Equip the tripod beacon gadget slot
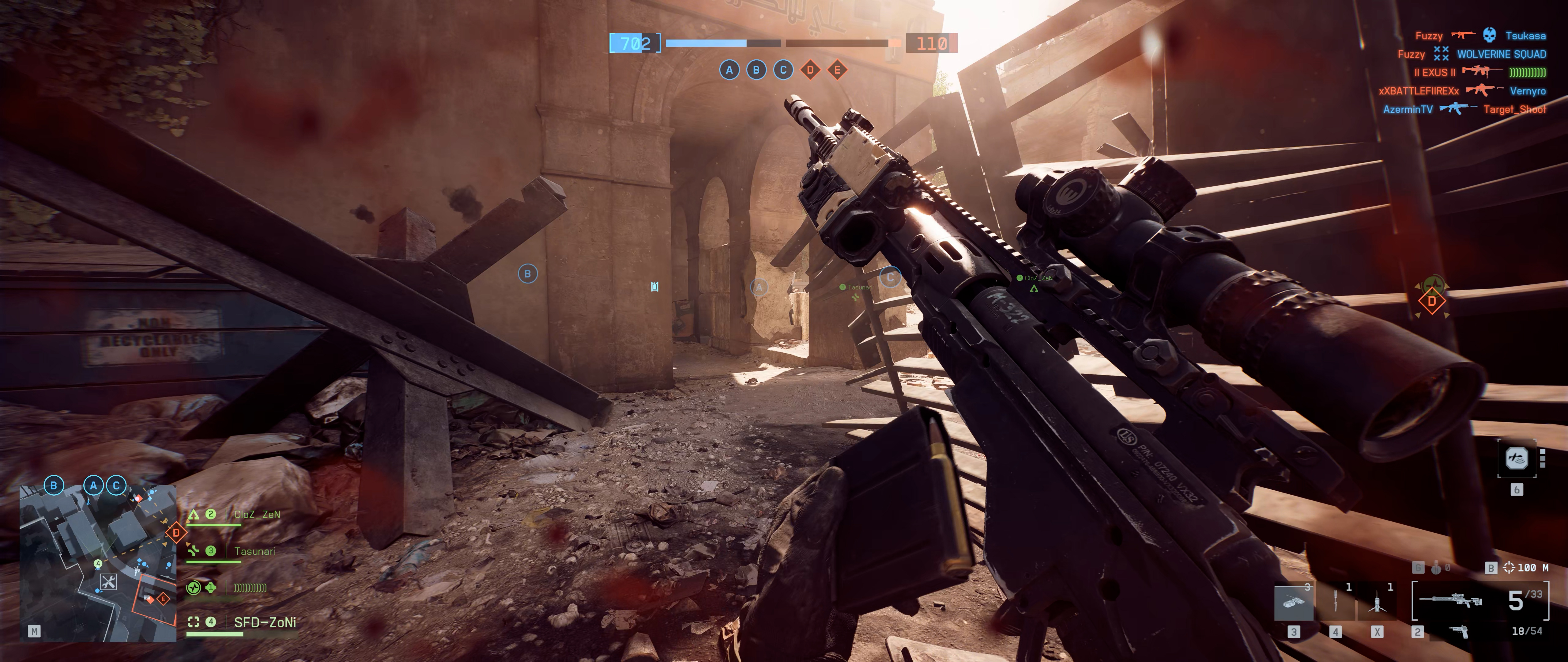Viewport: 1568px width, 662px height. tap(1377, 602)
